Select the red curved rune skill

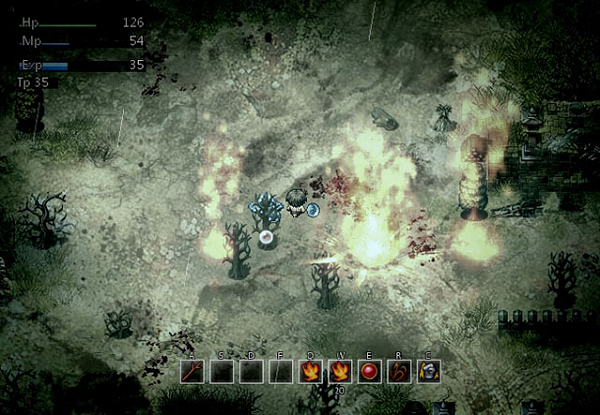tap(400, 371)
